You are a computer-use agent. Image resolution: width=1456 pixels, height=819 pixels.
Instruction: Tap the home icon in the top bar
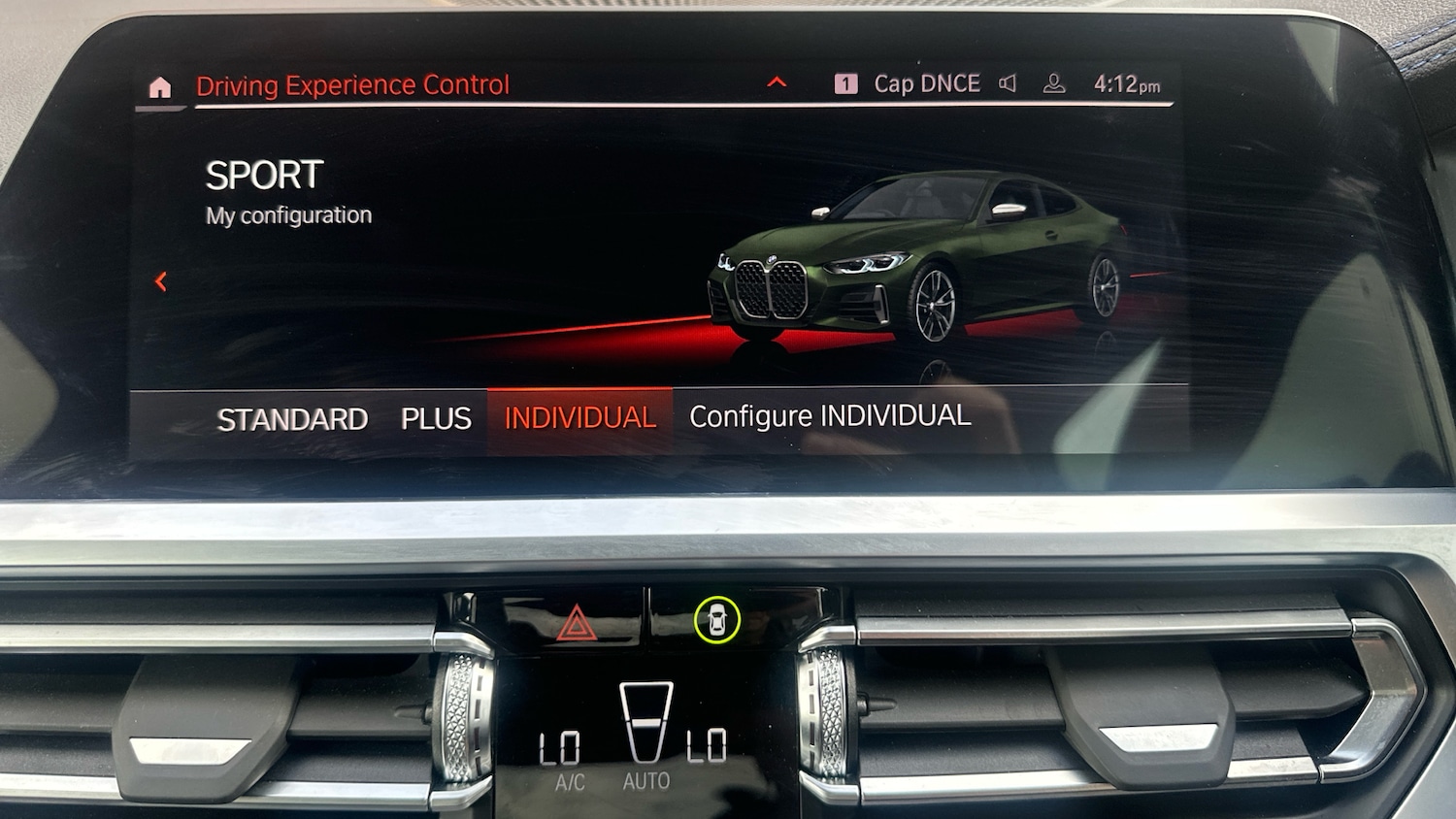point(158,89)
